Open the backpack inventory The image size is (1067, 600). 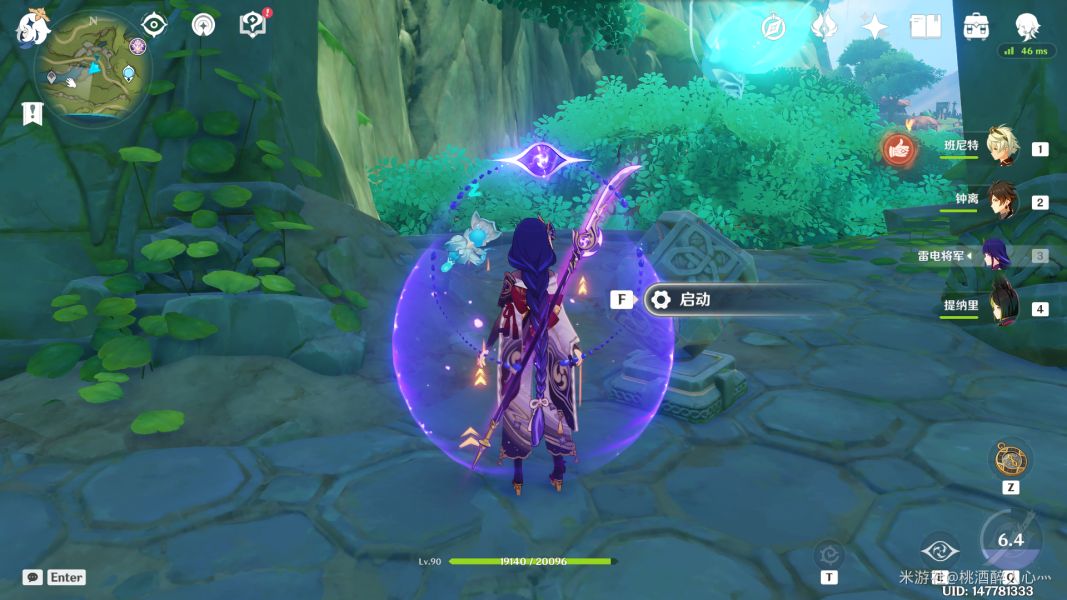tap(976, 27)
